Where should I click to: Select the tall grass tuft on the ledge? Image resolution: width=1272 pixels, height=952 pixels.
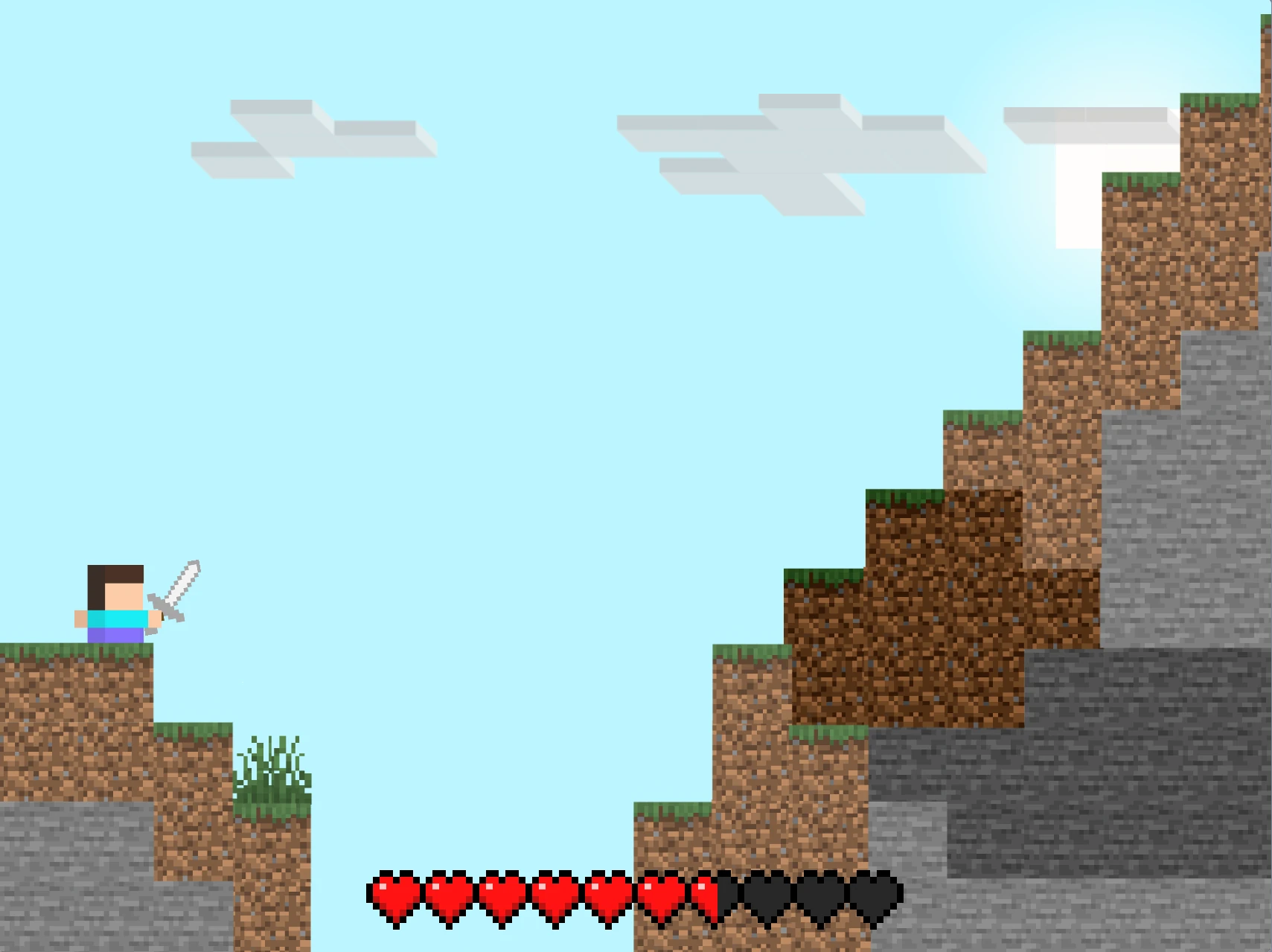(x=272, y=767)
